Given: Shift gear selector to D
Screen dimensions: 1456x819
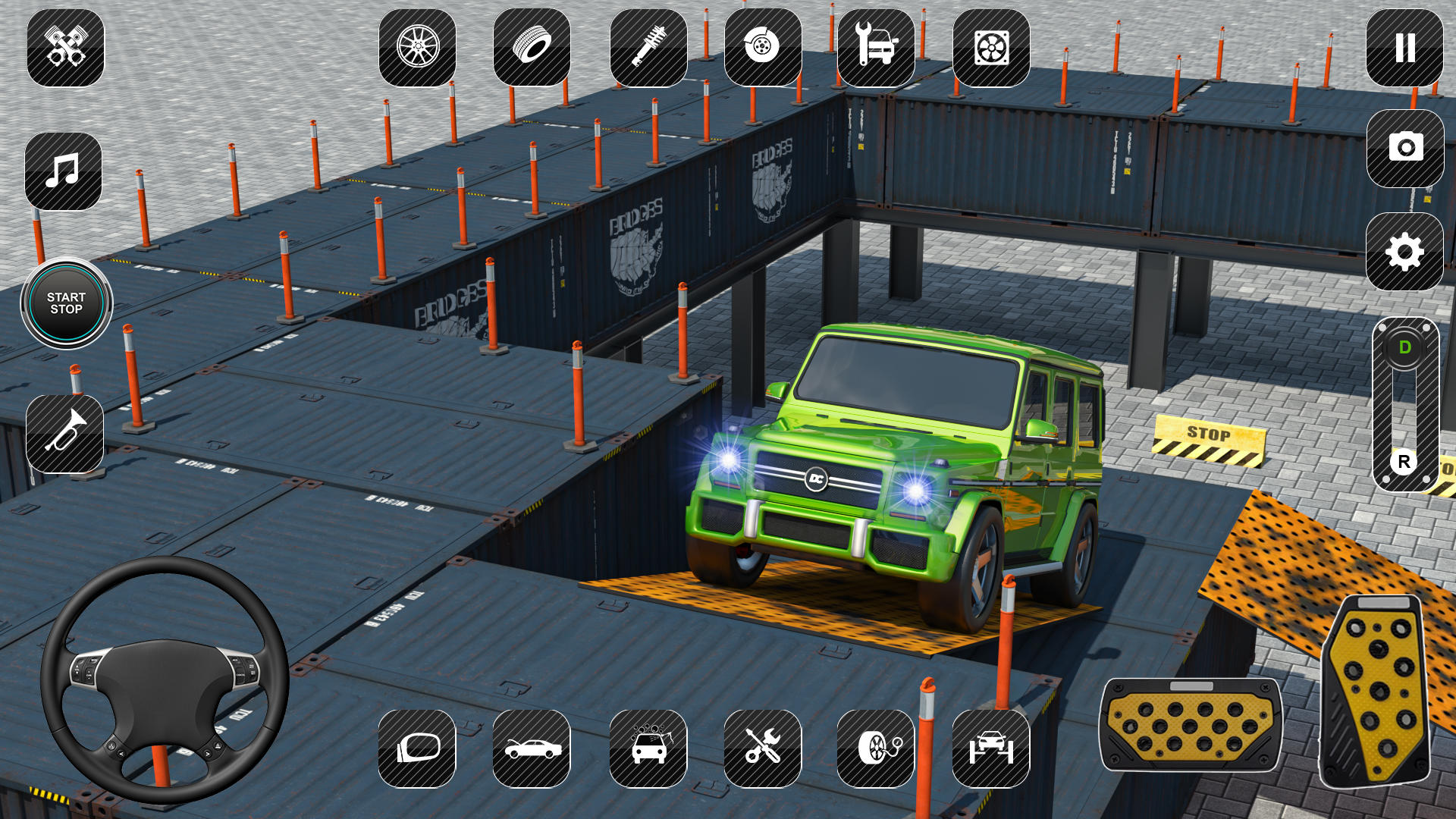Looking at the screenshot, I should 1404,347.
